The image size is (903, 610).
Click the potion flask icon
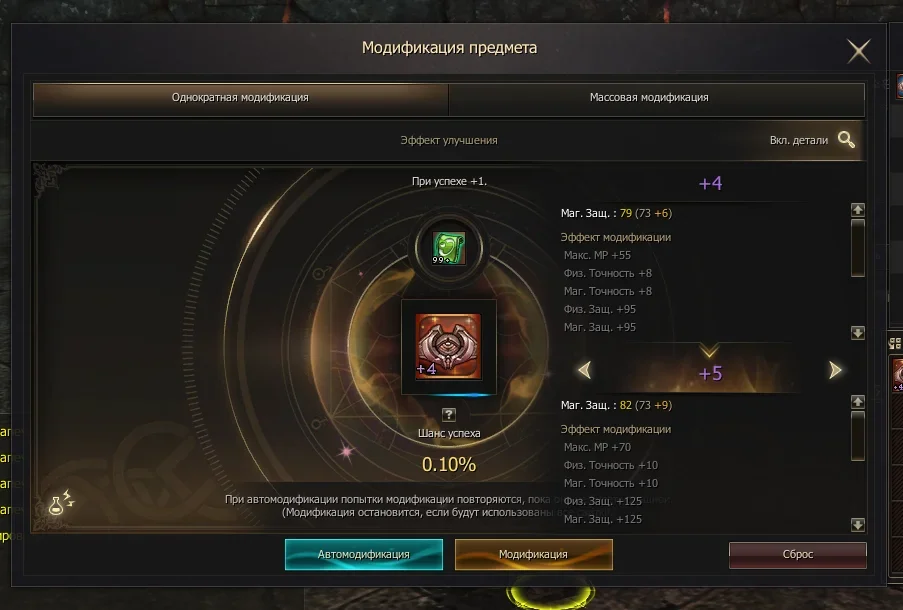pos(61,504)
